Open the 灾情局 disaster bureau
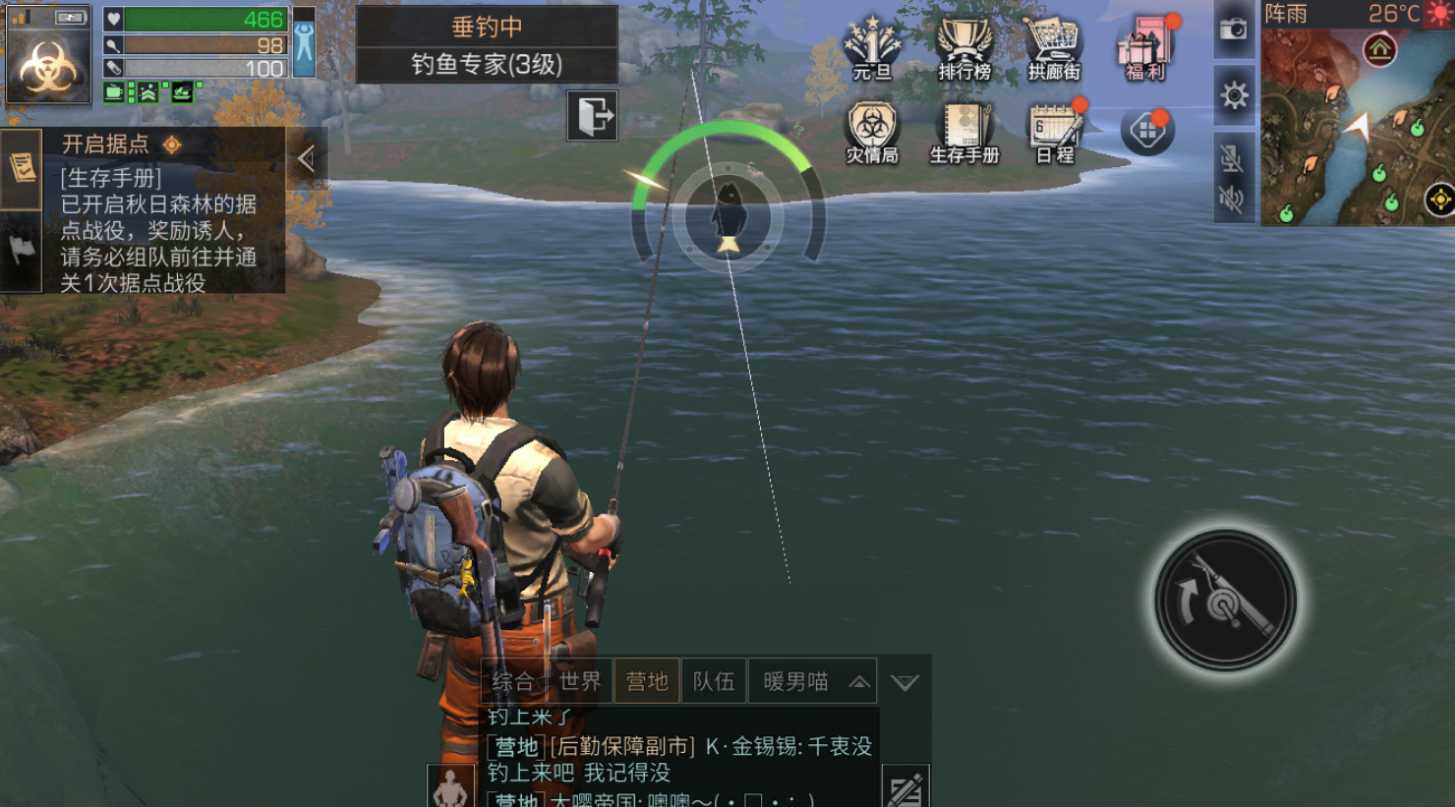The width and height of the screenshot is (1455, 807). [873, 130]
